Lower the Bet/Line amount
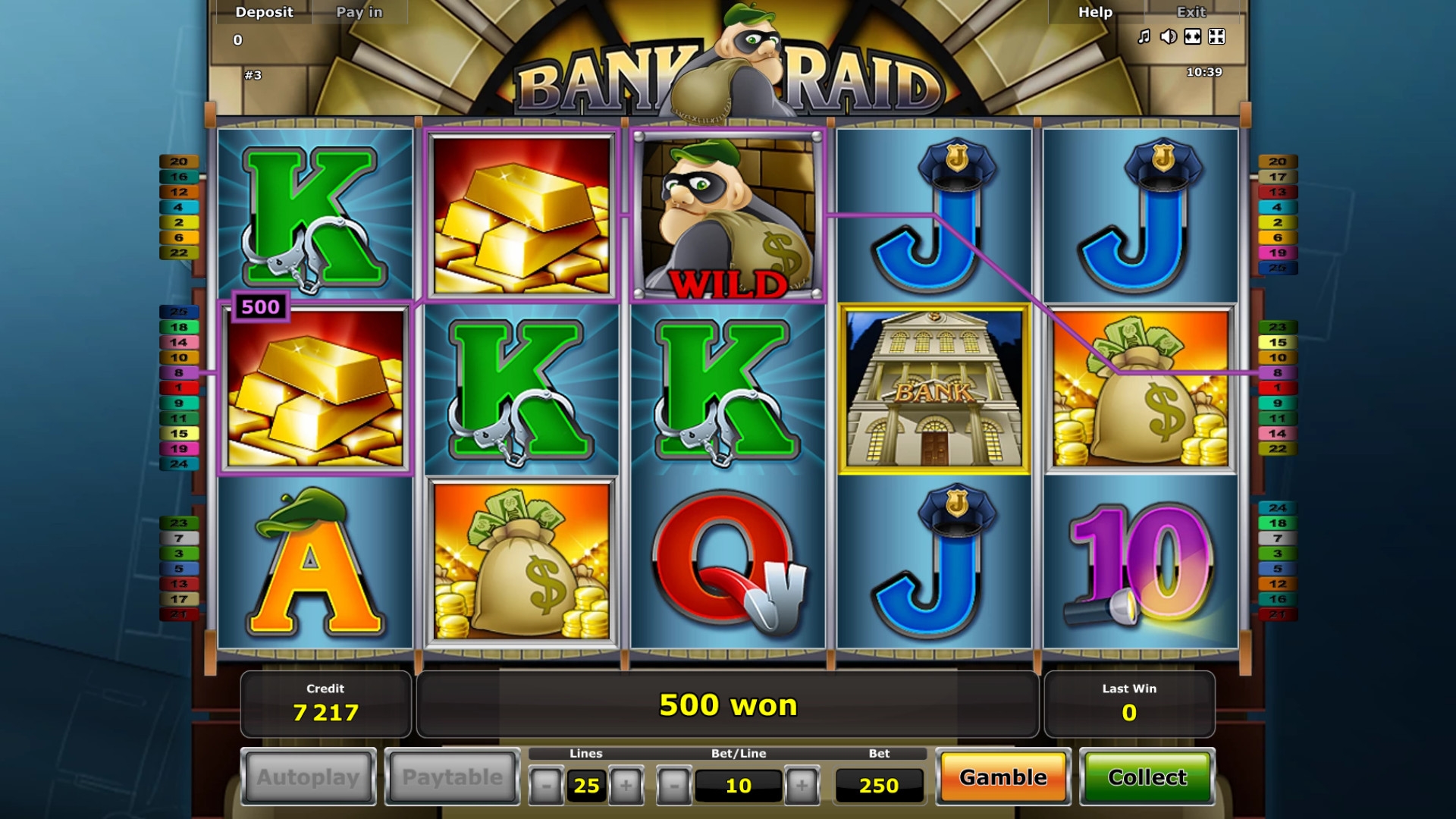Viewport: 1456px width, 819px height. pos(674,786)
